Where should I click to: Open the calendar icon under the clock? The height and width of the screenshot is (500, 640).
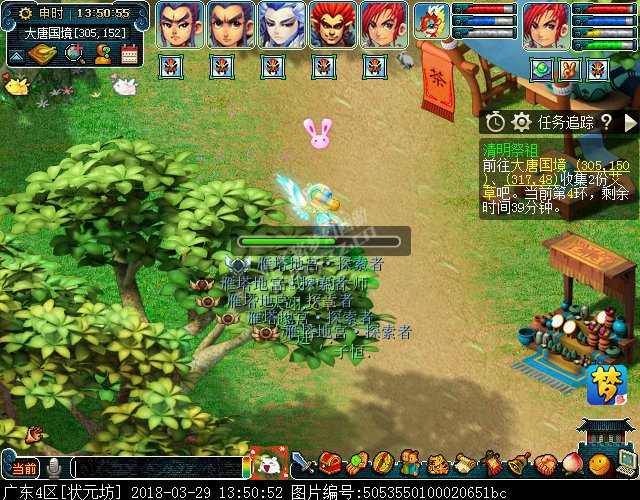pyautogui.click(x=129, y=54)
